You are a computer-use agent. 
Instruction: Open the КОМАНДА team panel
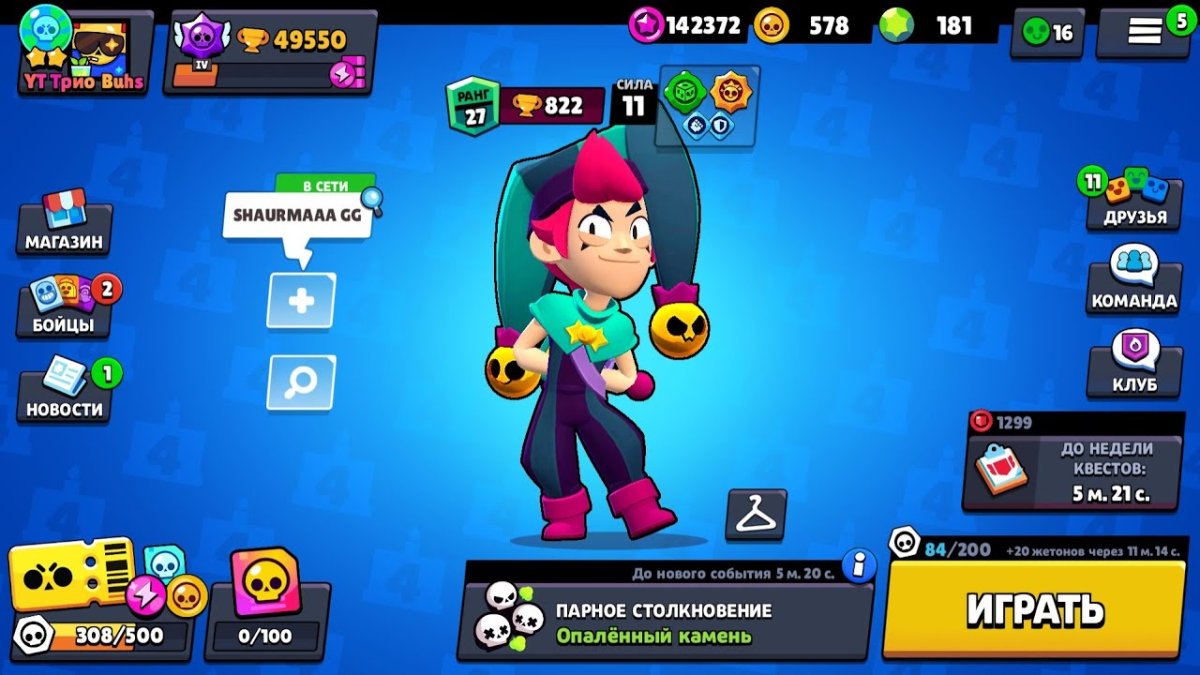(1134, 281)
